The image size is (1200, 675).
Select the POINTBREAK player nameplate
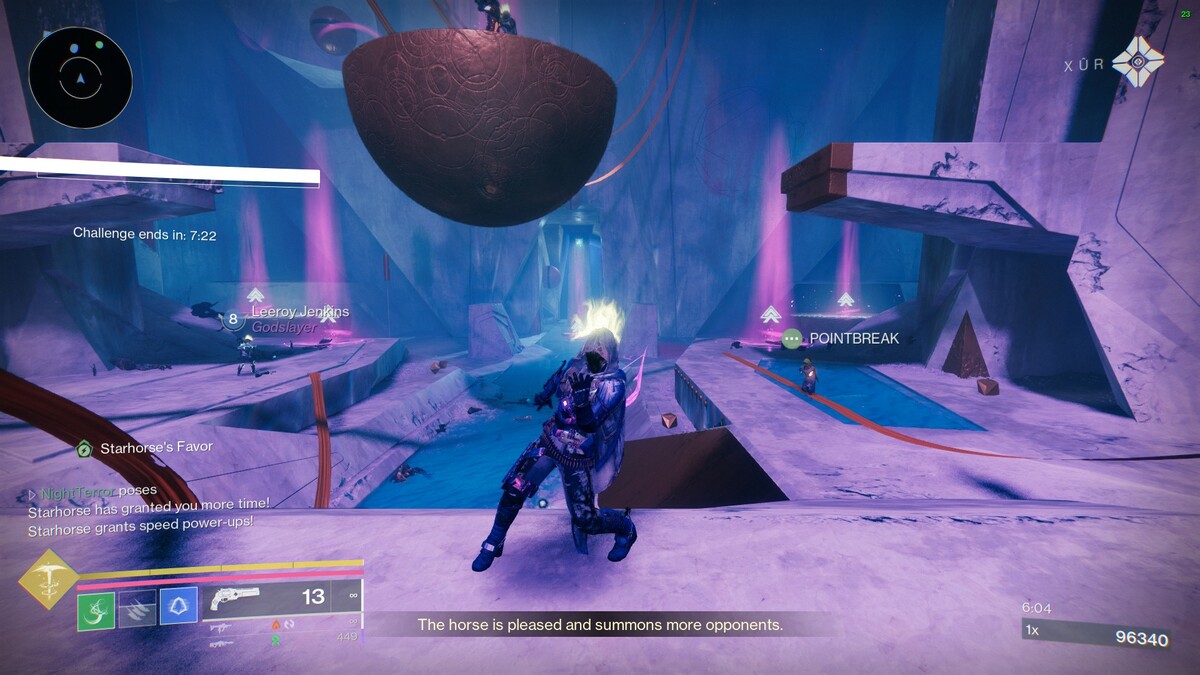click(x=853, y=339)
